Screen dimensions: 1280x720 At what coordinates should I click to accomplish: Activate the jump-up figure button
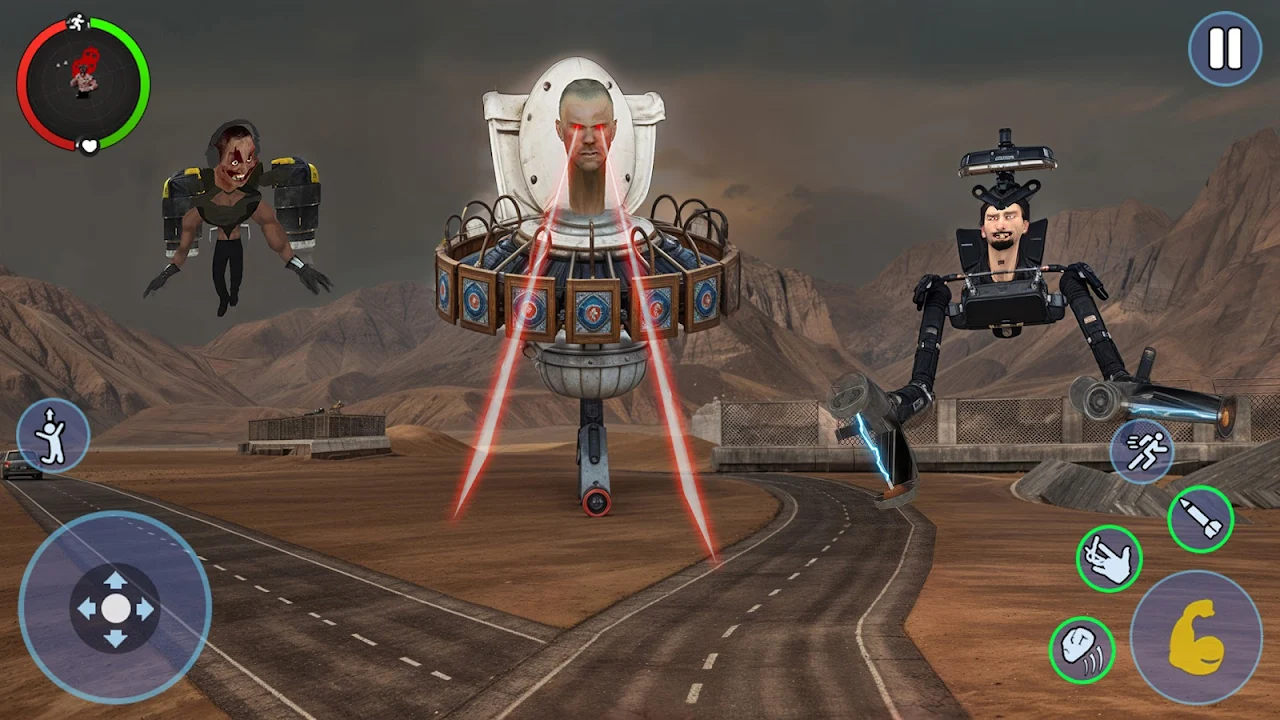[53, 436]
